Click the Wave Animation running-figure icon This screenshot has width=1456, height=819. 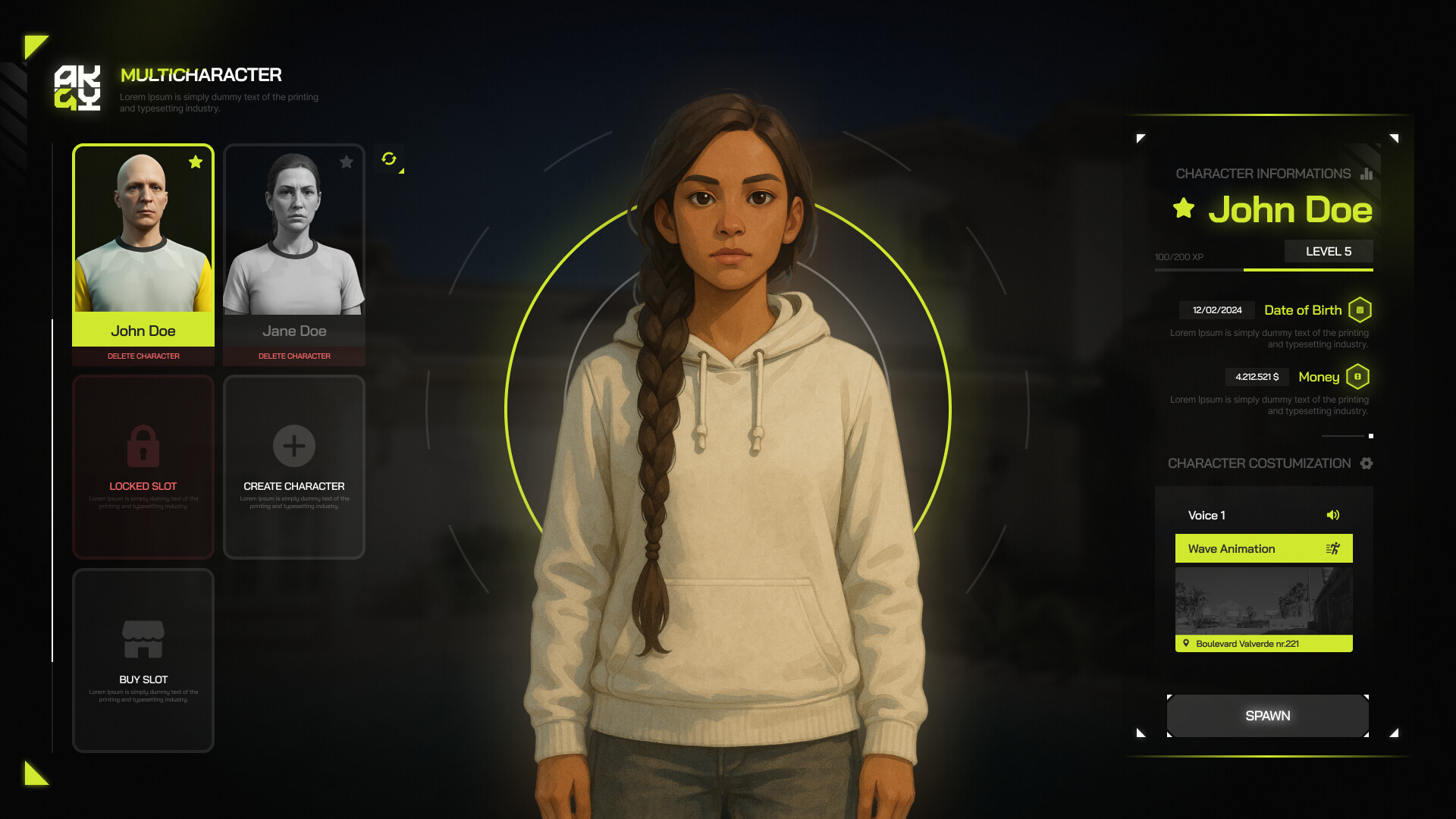coord(1333,548)
